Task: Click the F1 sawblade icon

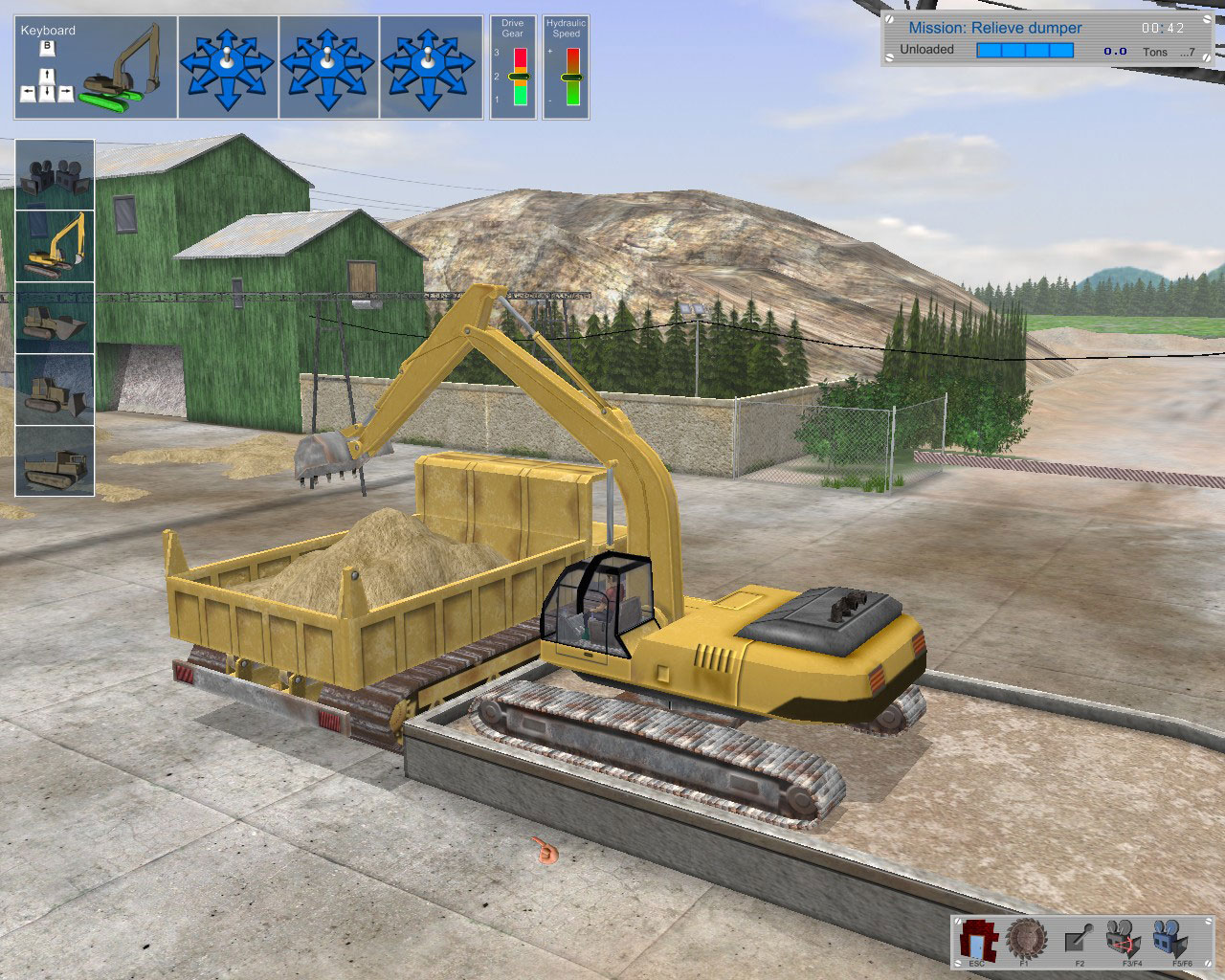Action: pos(1027,940)
